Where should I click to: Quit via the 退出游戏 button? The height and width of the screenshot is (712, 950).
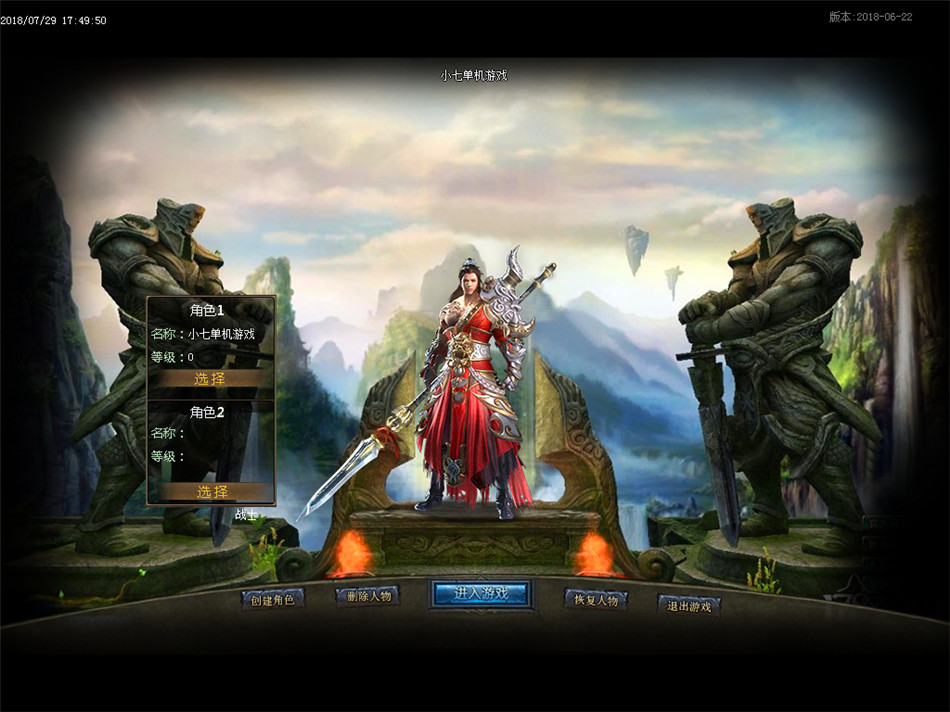(x=689, y=605)
